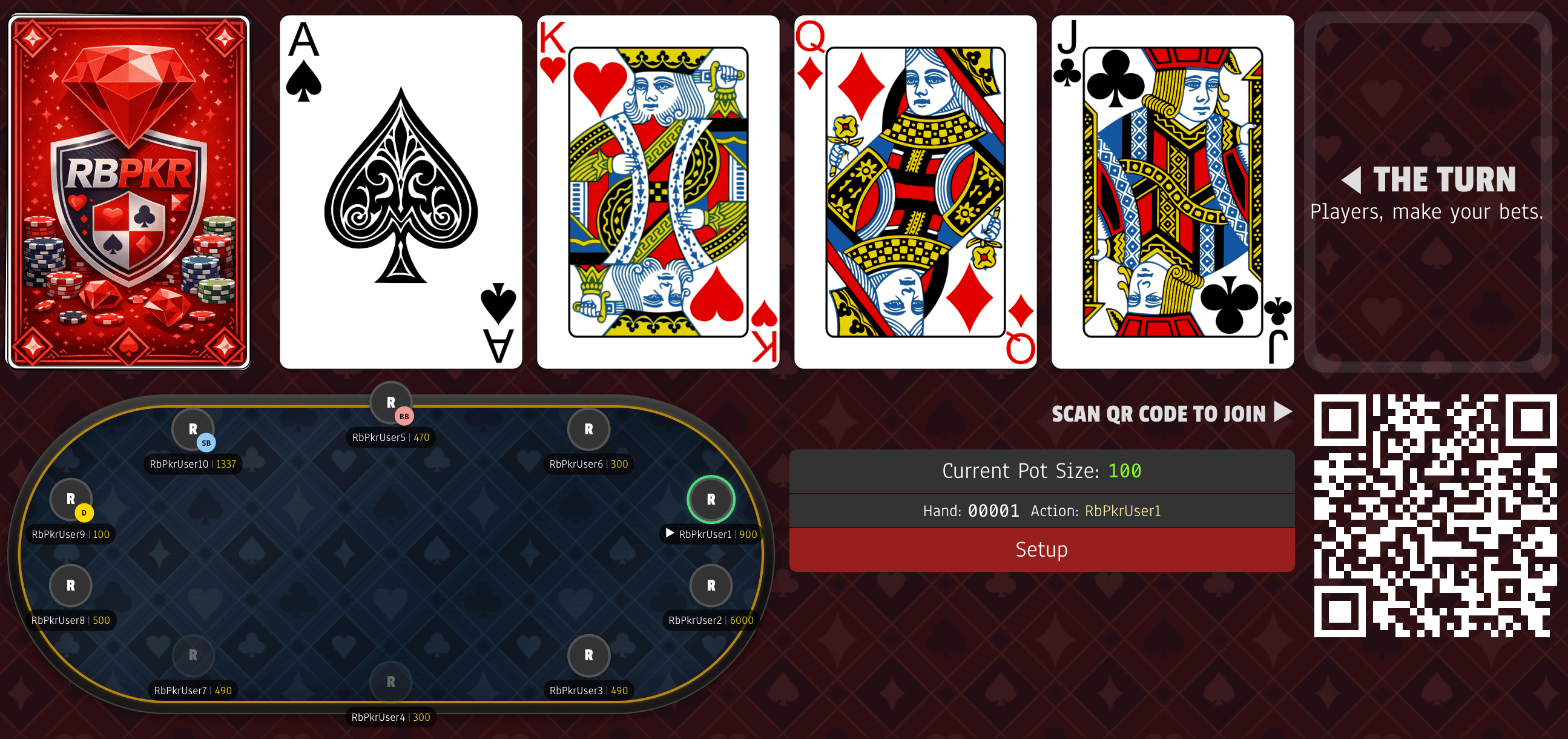
Task: Select the empty seat avatar near RbPkrUser7
Action: (193, 655)
